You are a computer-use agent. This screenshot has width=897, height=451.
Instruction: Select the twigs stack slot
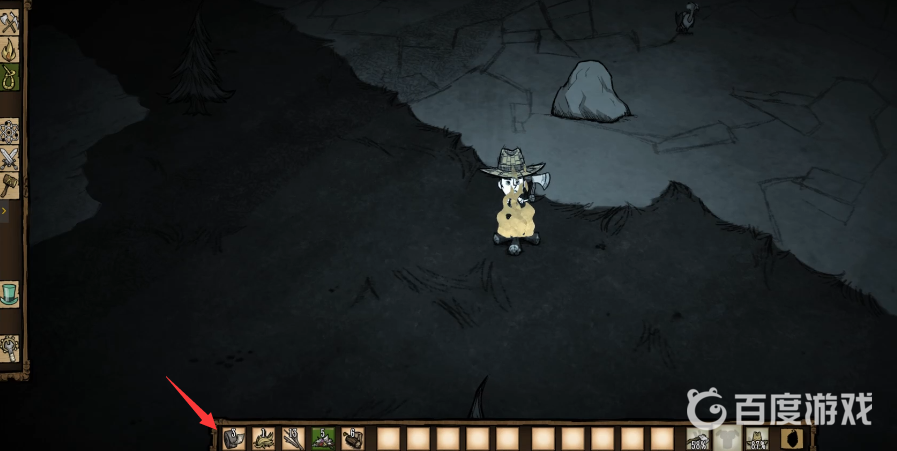click(x=293, y=438)
